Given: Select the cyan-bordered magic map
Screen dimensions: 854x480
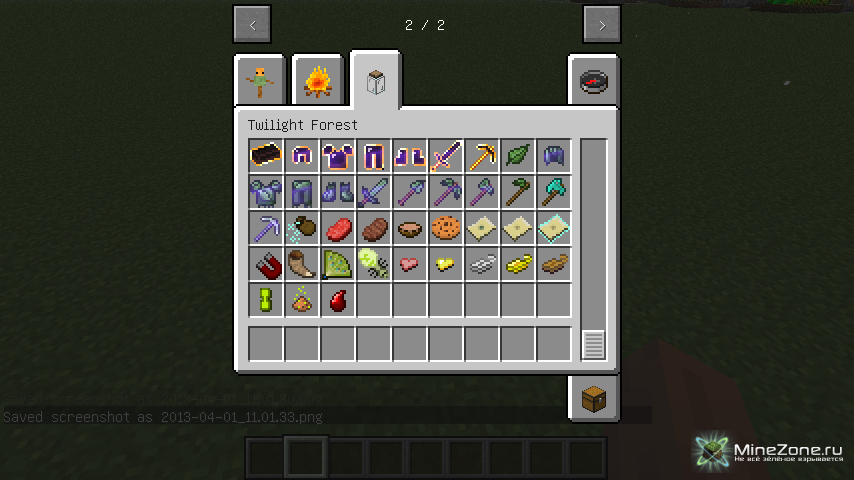Looking at the screenshot, I should [x=554, y=228].
